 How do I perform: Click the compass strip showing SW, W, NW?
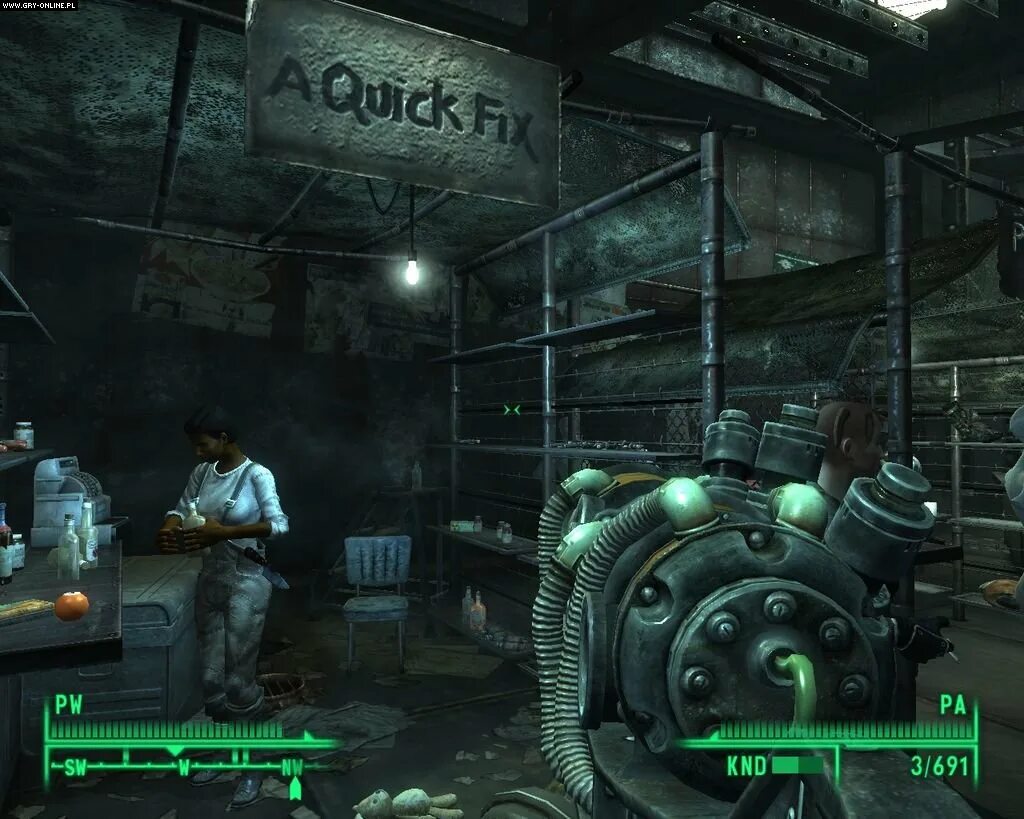coord(184,764)
